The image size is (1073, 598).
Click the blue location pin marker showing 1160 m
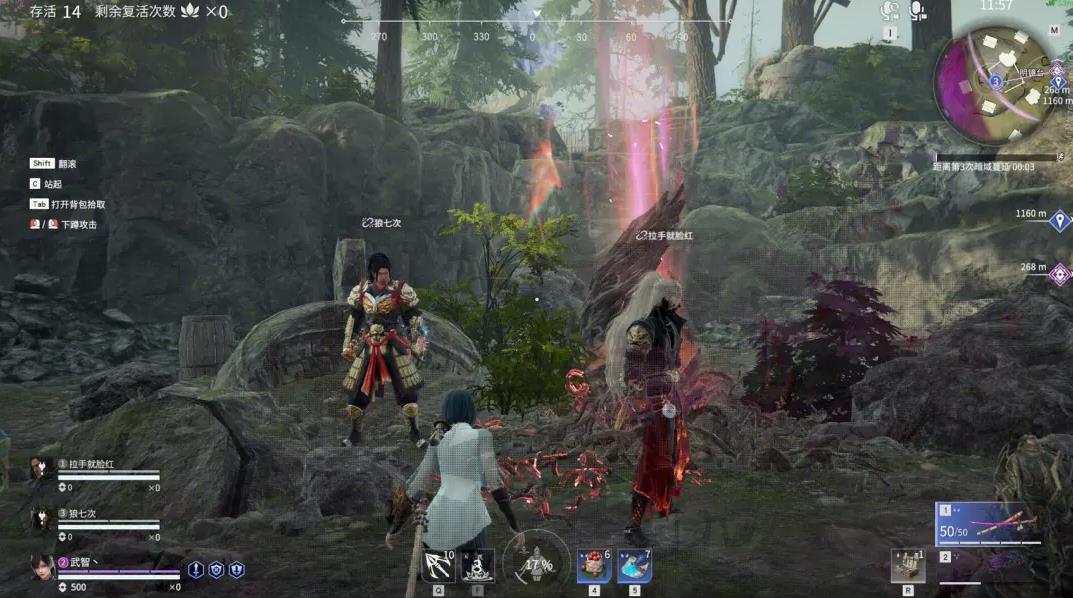pos(1059,219)
